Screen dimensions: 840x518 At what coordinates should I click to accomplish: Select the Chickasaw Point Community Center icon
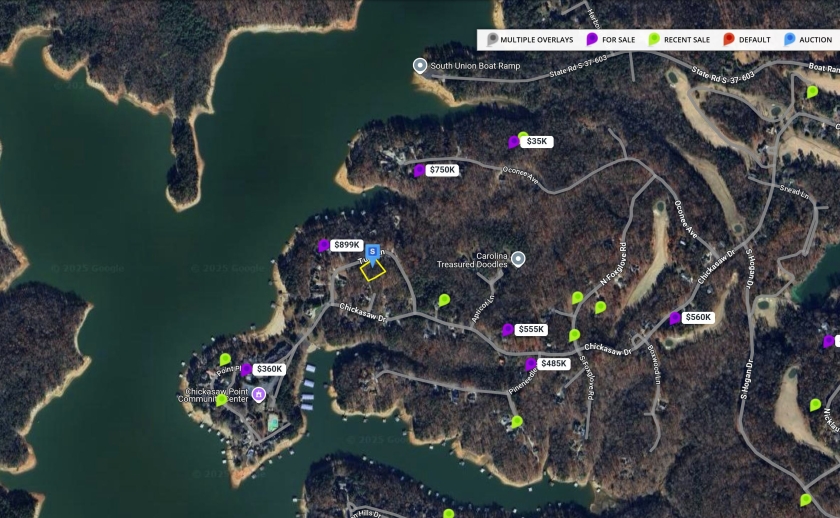[259, 394]
